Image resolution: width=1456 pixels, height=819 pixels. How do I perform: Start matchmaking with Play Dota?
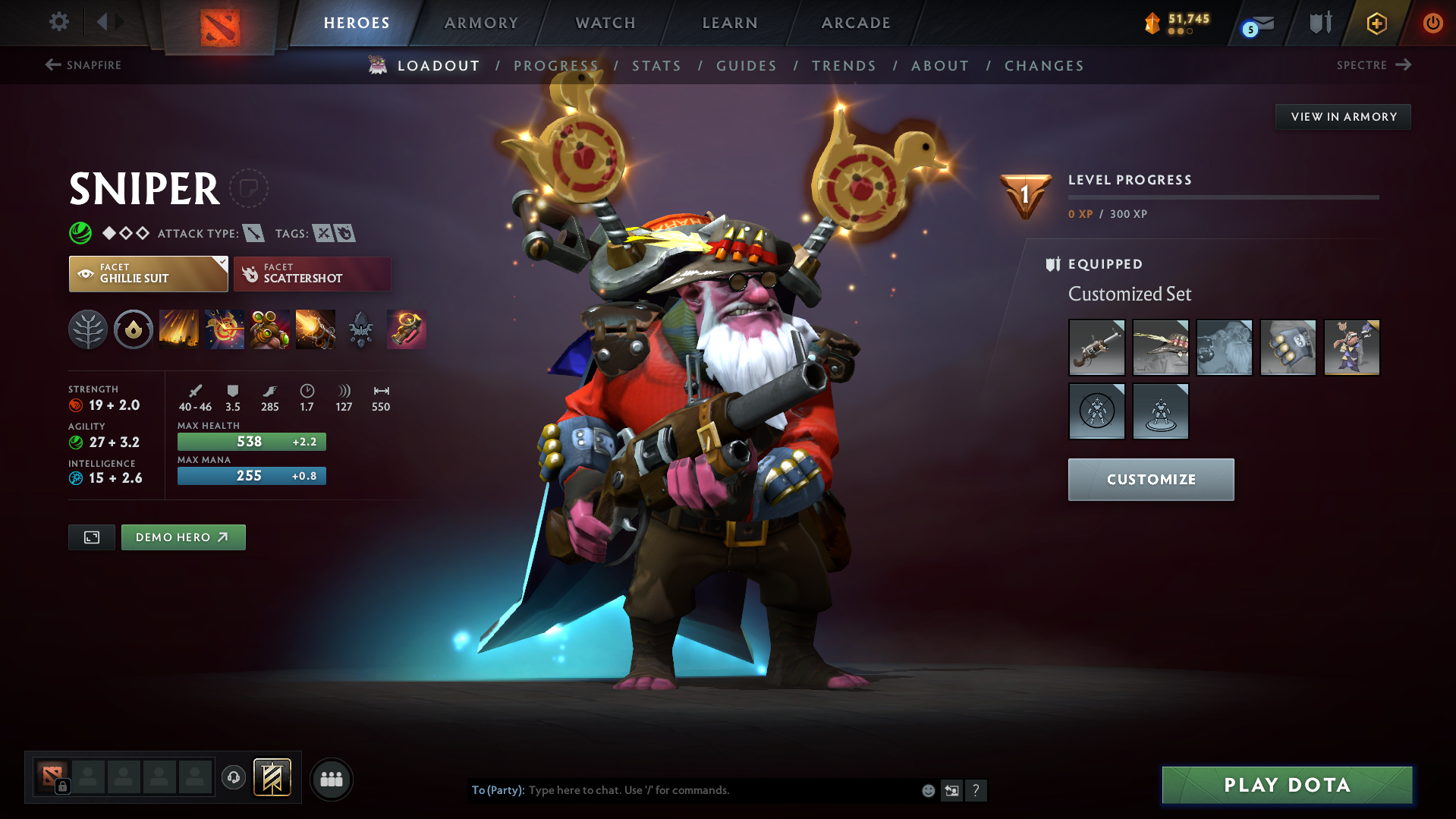point(1287,785)
